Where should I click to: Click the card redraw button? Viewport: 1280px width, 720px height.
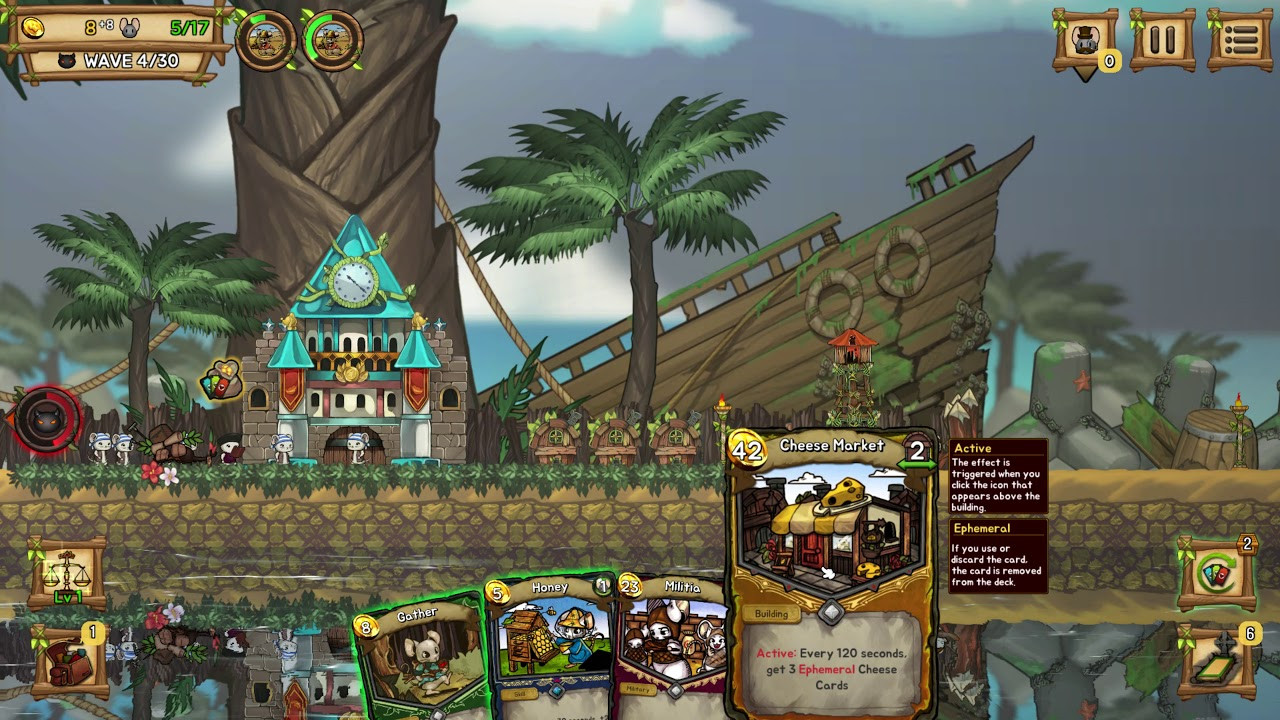click(1216, 575)
